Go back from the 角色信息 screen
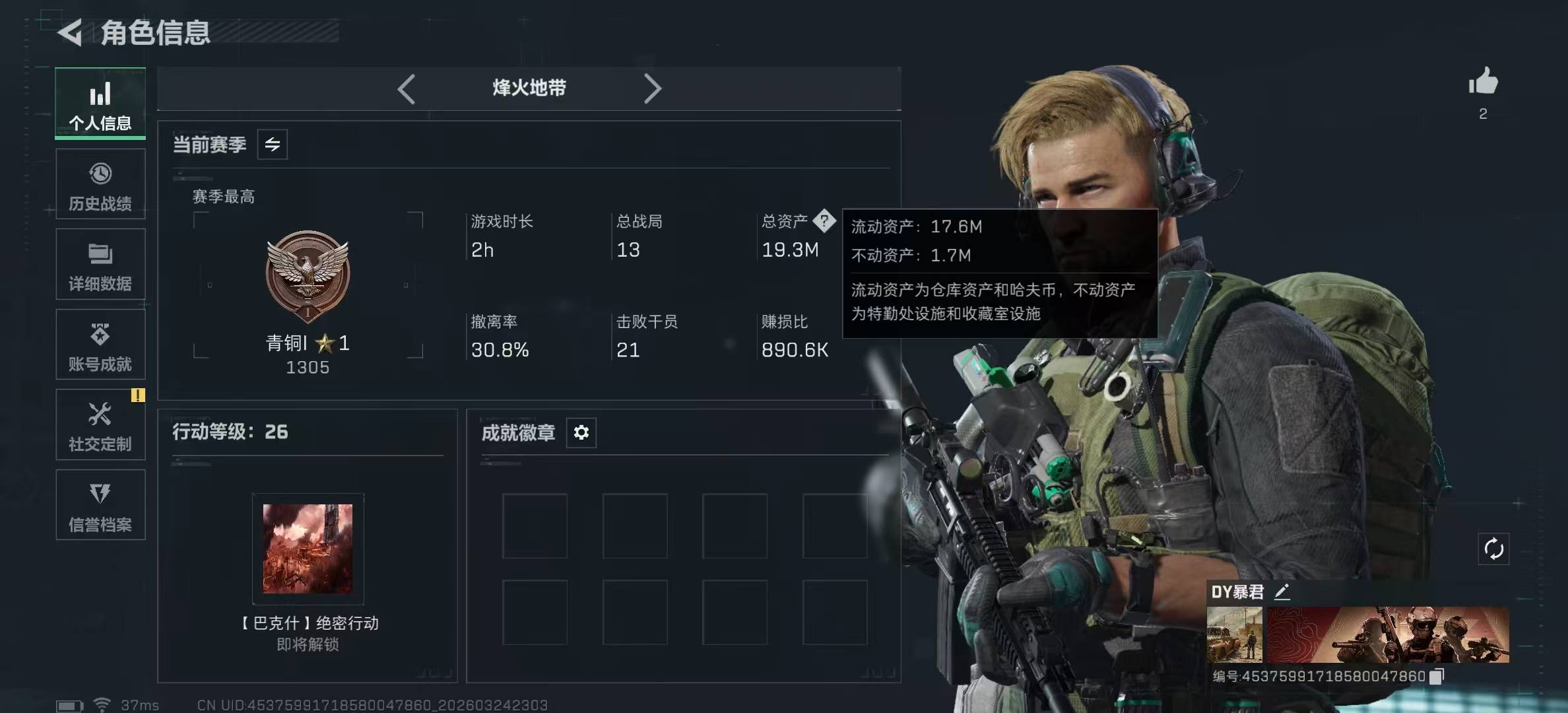Image resolution: width=1568 pixels, height=713 pixels. [x=71, y=32]
